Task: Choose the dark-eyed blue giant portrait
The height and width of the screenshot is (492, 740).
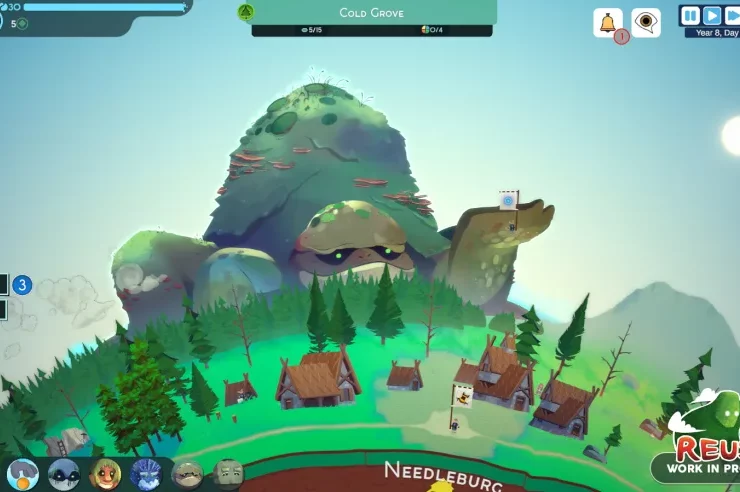Action: coord(64,473)
